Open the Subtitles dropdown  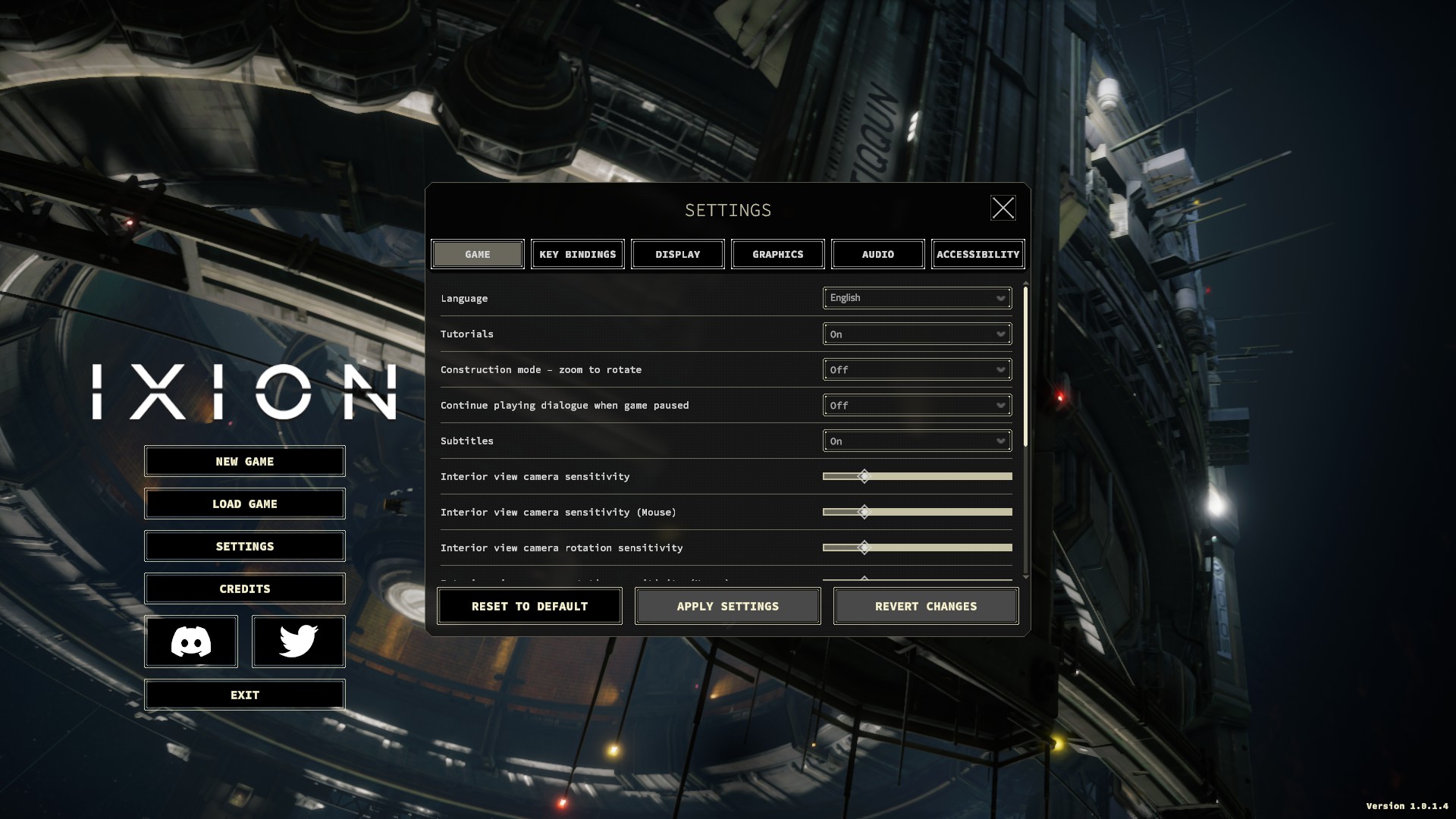tap(917, 441)
